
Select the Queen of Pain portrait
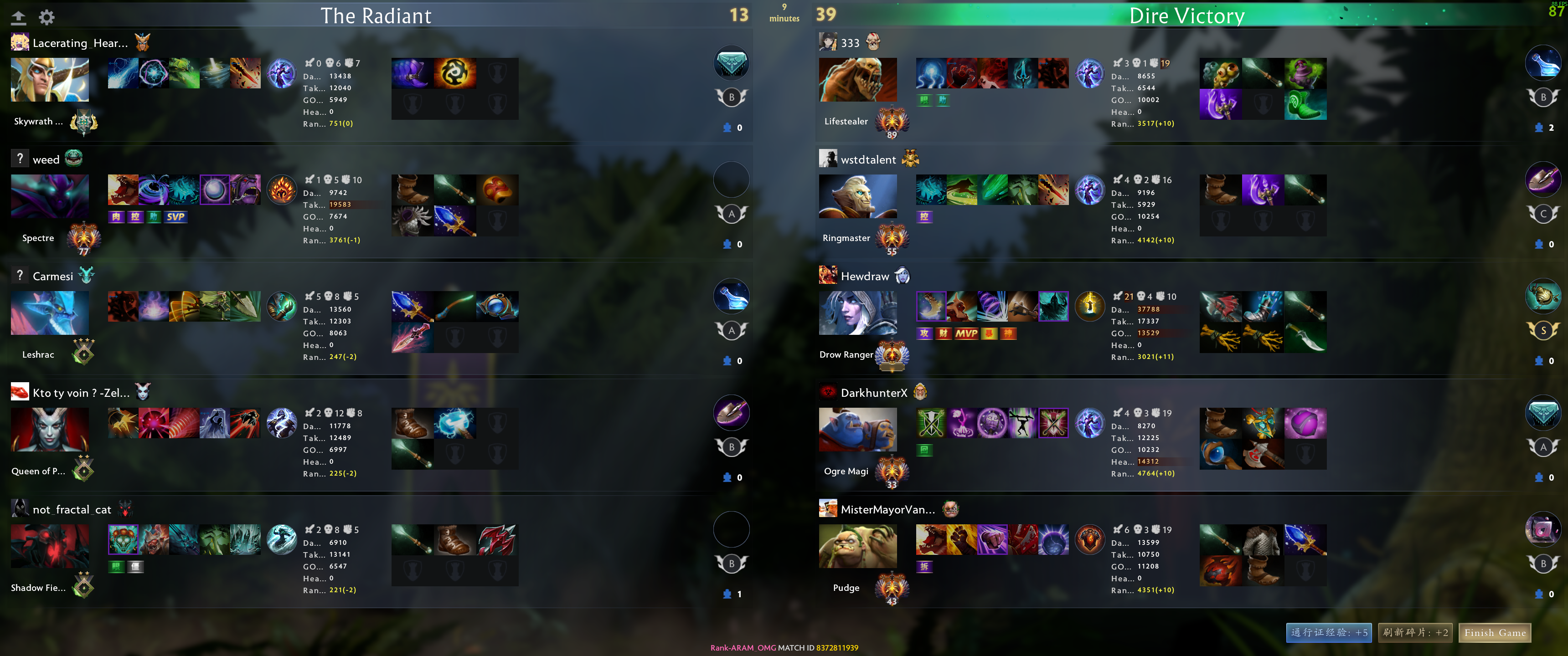(50, 430)
